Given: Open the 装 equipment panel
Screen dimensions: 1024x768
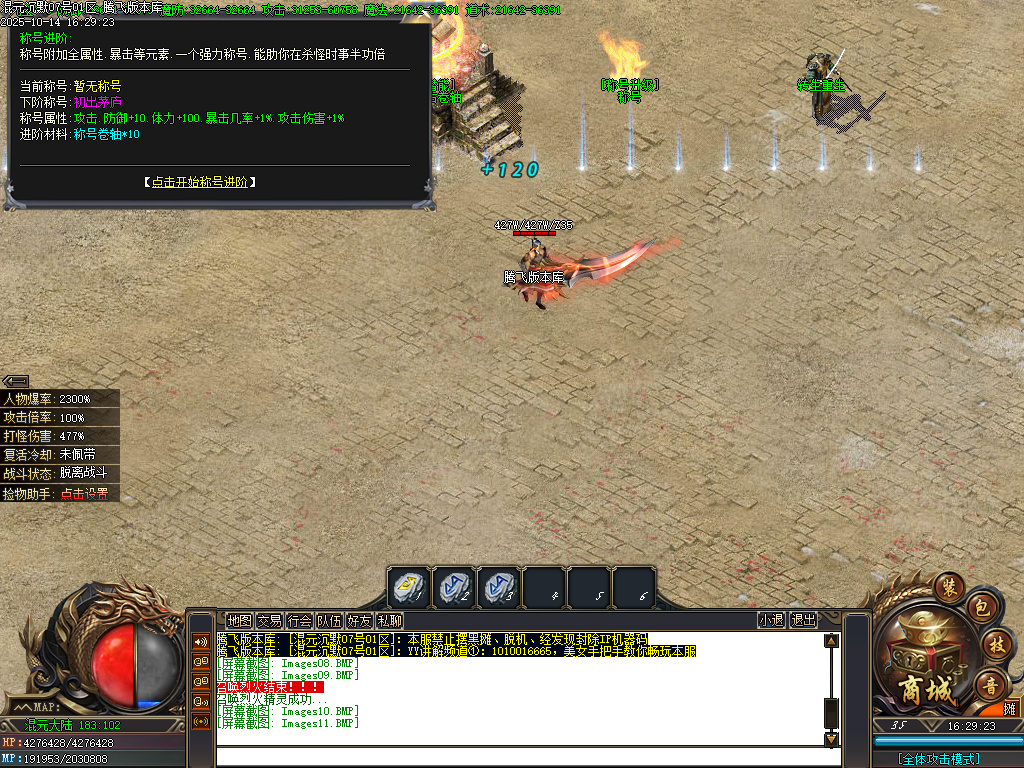Looking at the screenshot, I should 947,587.
